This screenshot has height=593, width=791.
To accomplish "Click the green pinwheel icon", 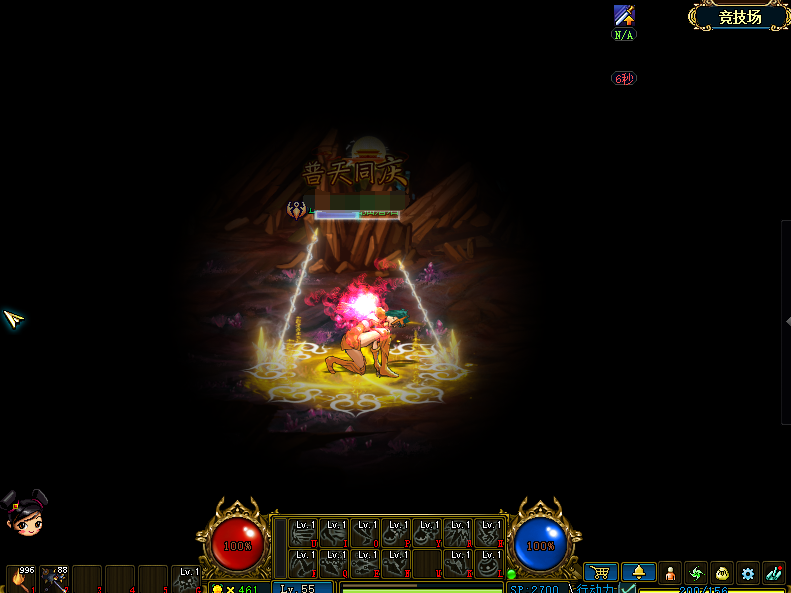I will pos(697,573).
